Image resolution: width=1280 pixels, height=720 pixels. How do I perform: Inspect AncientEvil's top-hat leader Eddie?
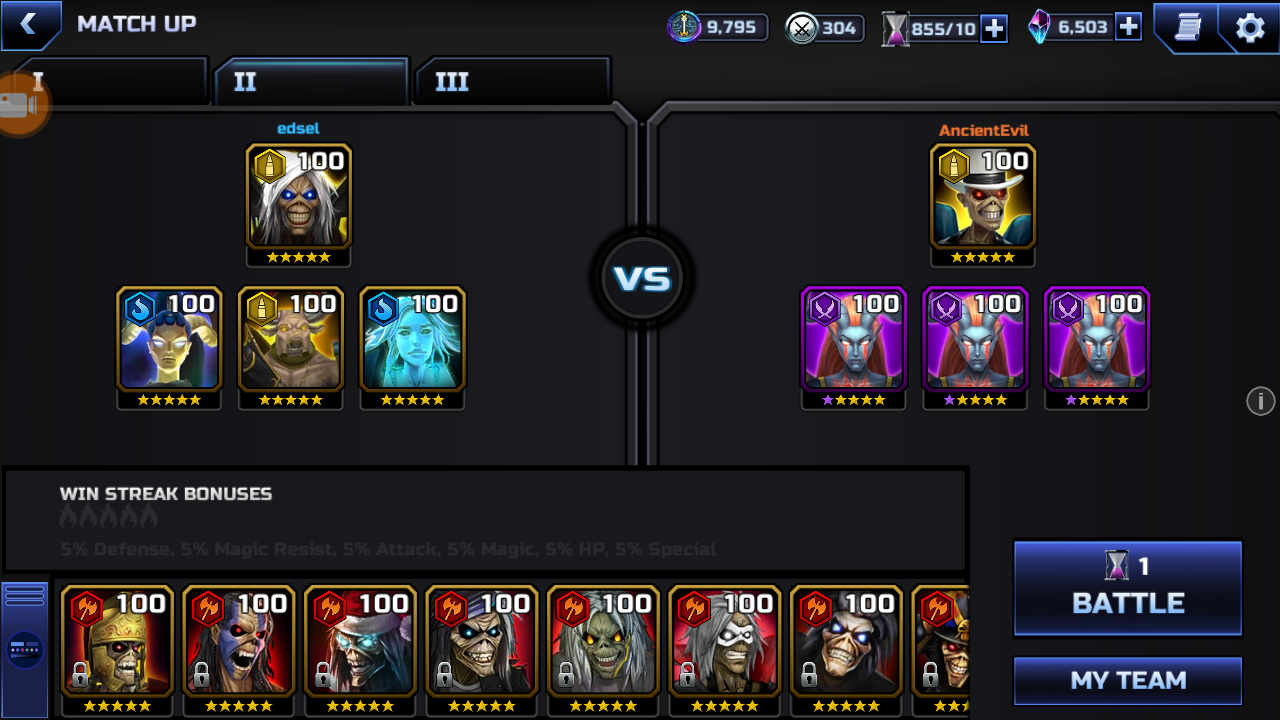[x=983, y=196]
